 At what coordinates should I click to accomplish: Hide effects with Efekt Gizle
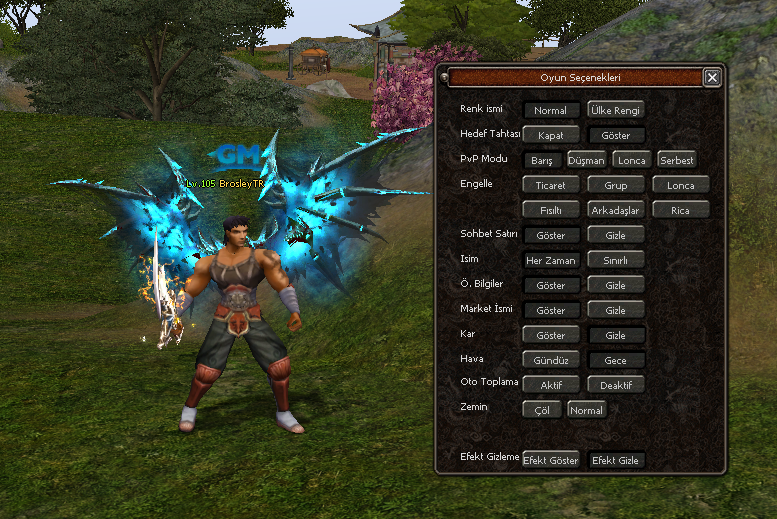(616, 460)
